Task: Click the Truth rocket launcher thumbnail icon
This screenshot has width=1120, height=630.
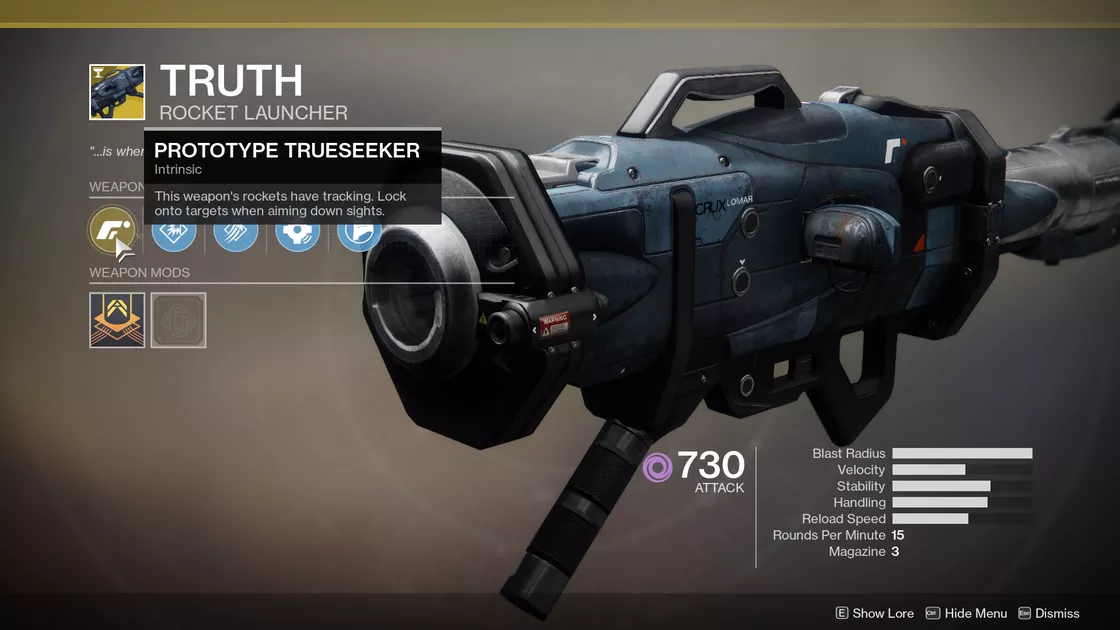Action: [117, 92]
